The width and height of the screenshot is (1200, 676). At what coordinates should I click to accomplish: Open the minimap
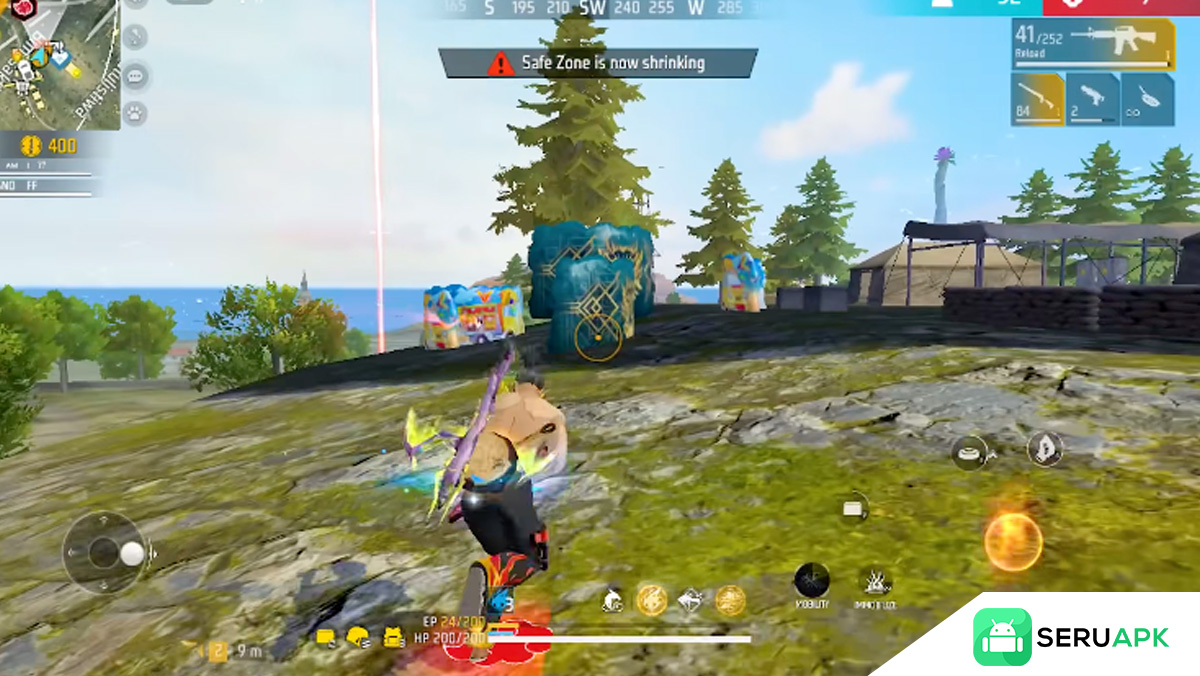[58, 63]
